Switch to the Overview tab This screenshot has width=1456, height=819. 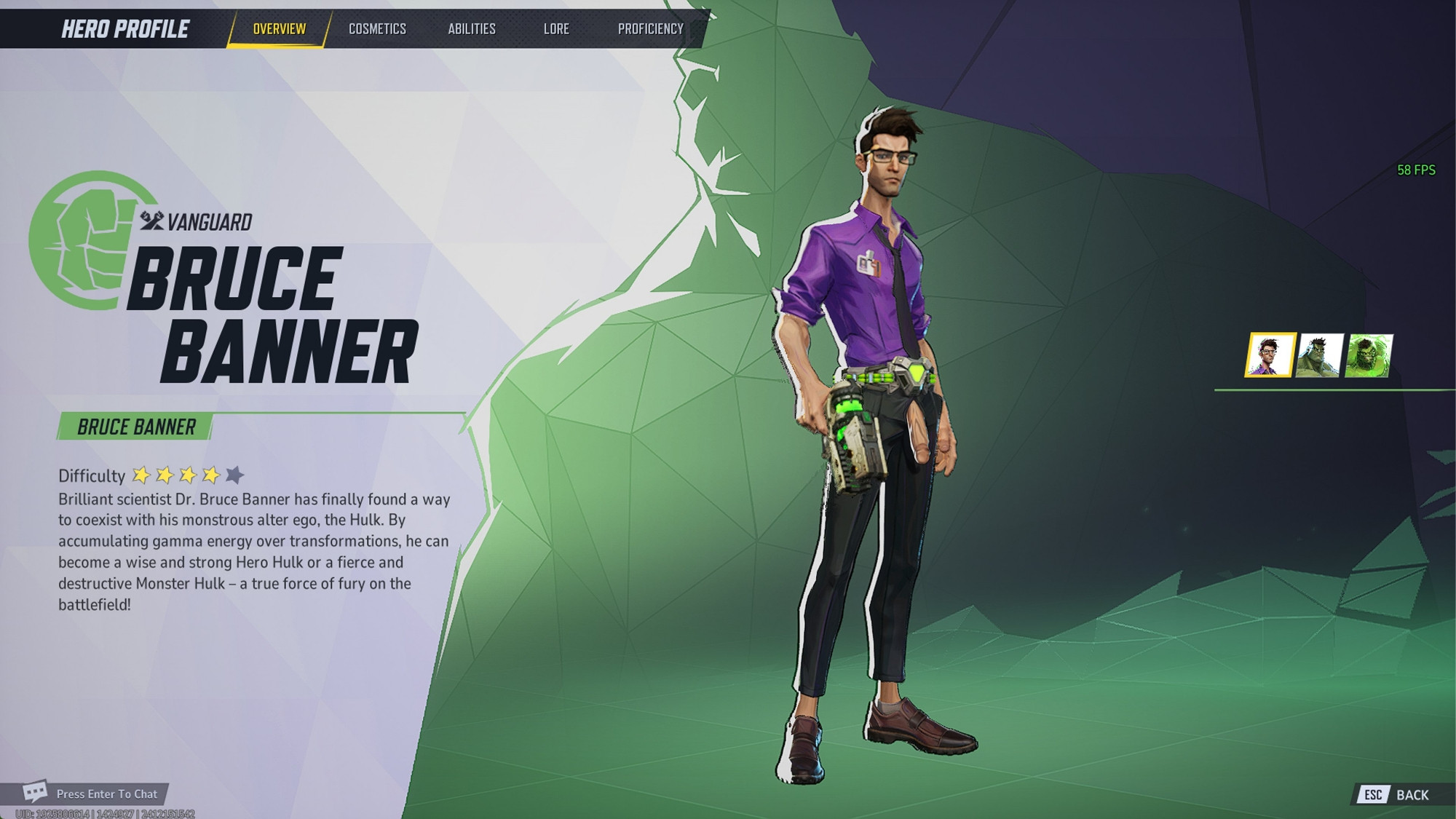280,29
